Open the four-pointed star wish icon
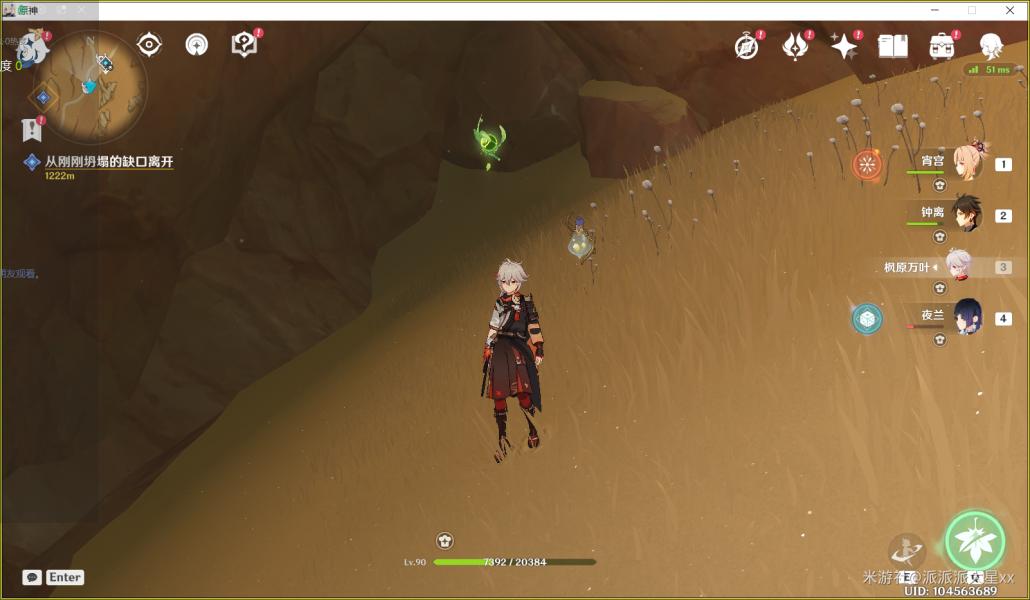This screenshot has width=1030, height=600. coord(844,46)
